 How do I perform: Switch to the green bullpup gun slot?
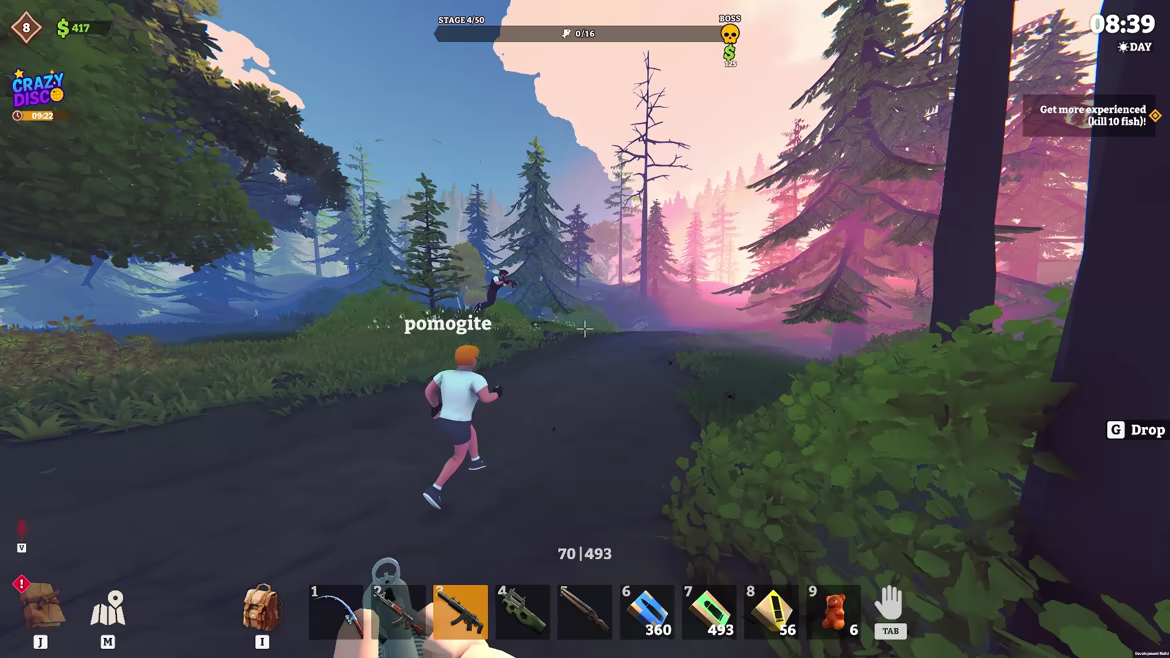coord(523,611)
